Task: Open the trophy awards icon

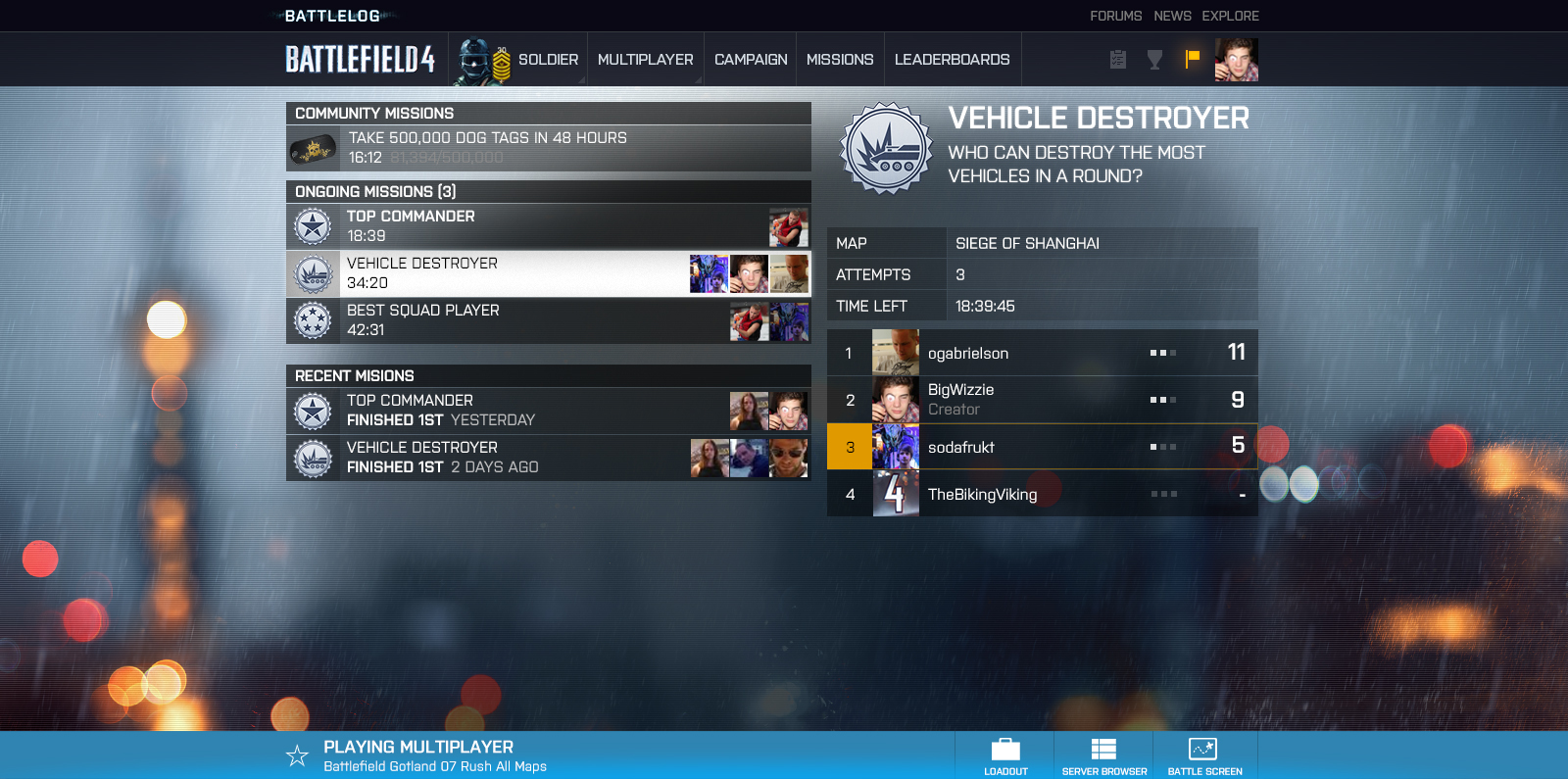Action: point(1154,59)
